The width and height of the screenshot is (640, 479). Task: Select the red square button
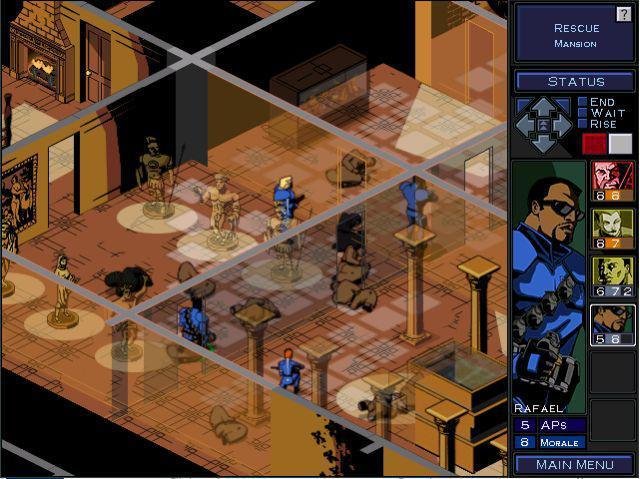click(x=594, y=143)
